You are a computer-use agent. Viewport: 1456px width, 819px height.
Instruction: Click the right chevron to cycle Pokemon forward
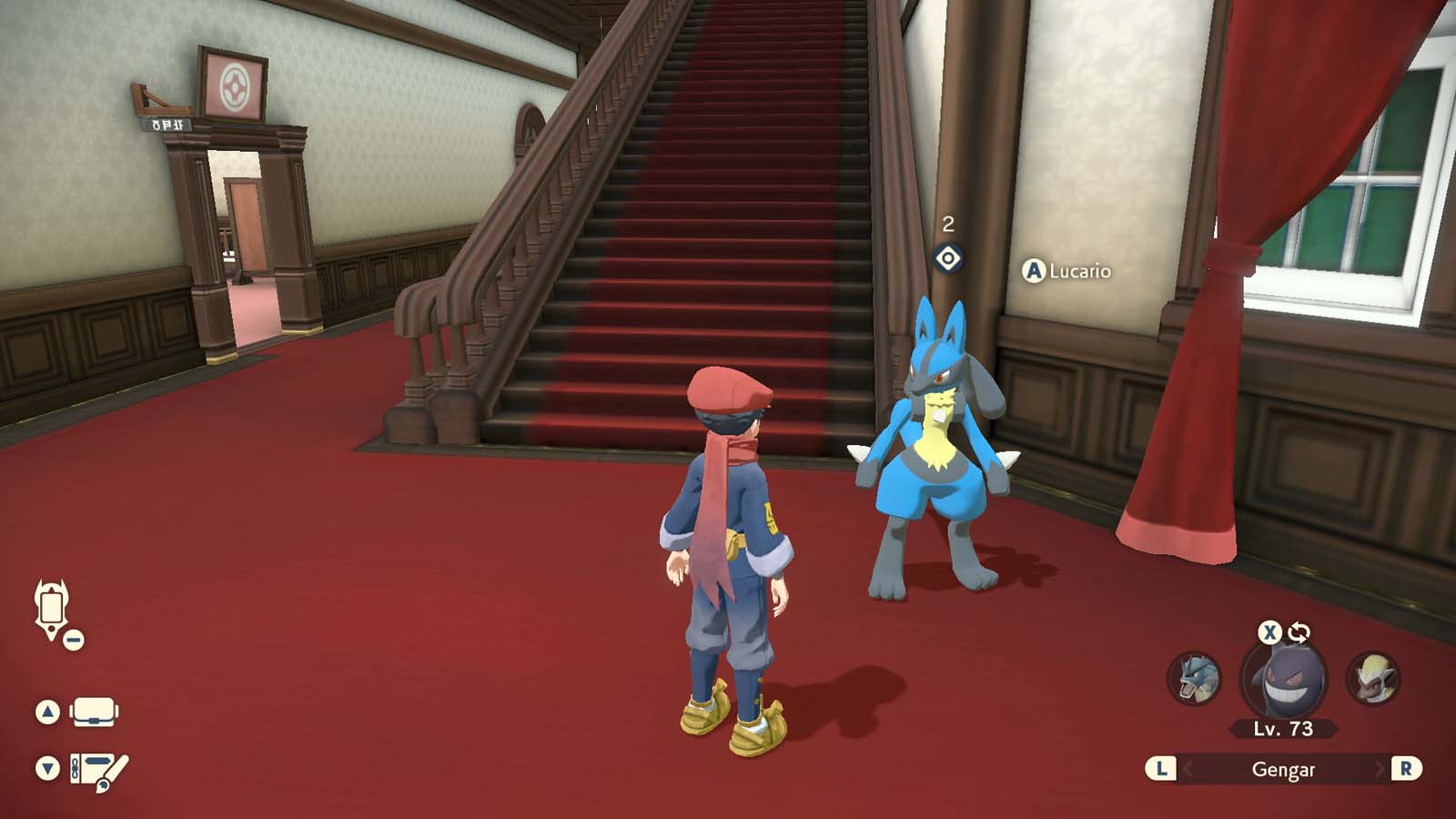point(1380,769)
